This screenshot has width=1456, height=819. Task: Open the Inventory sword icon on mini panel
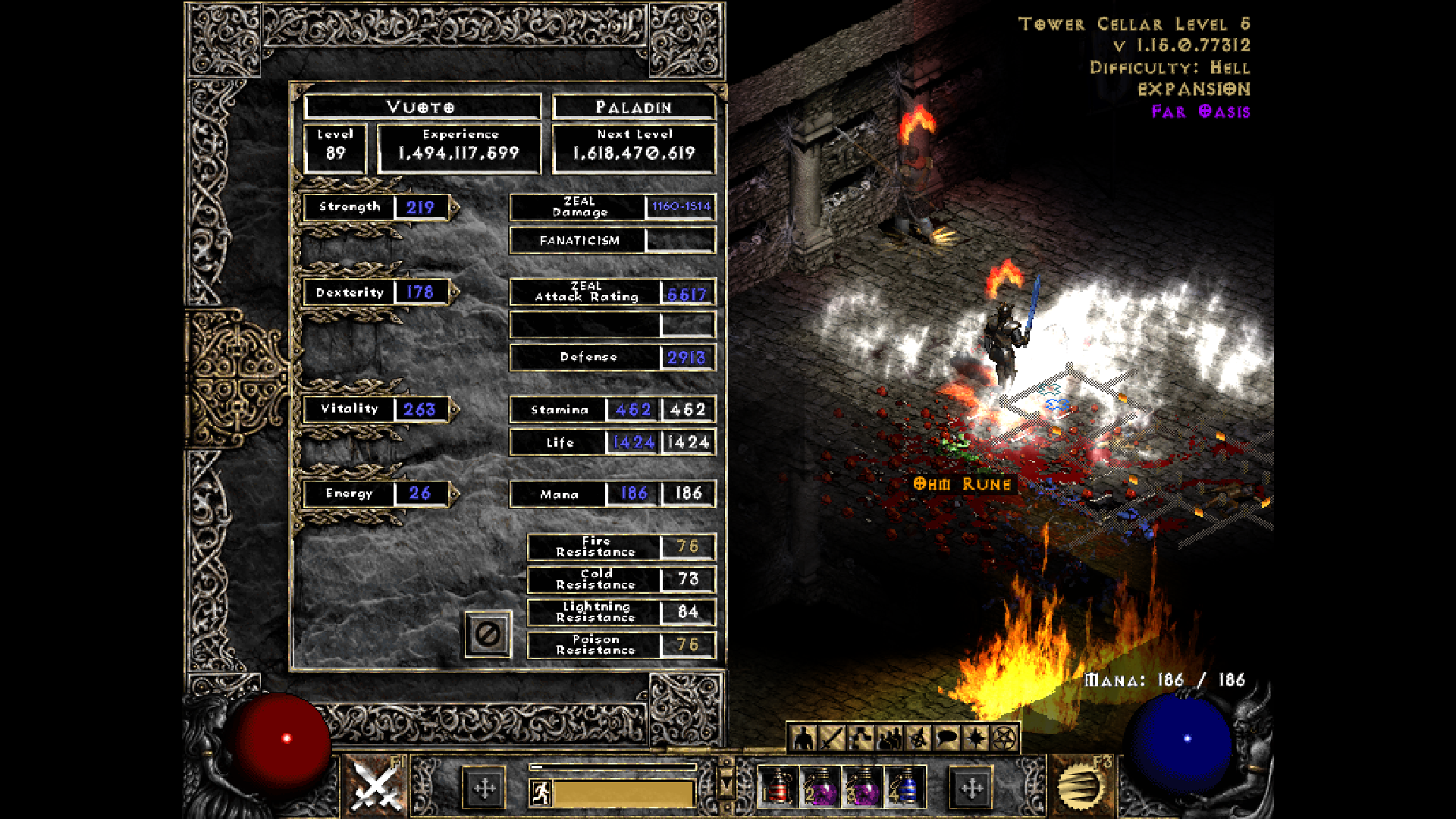tap(831, 738)
